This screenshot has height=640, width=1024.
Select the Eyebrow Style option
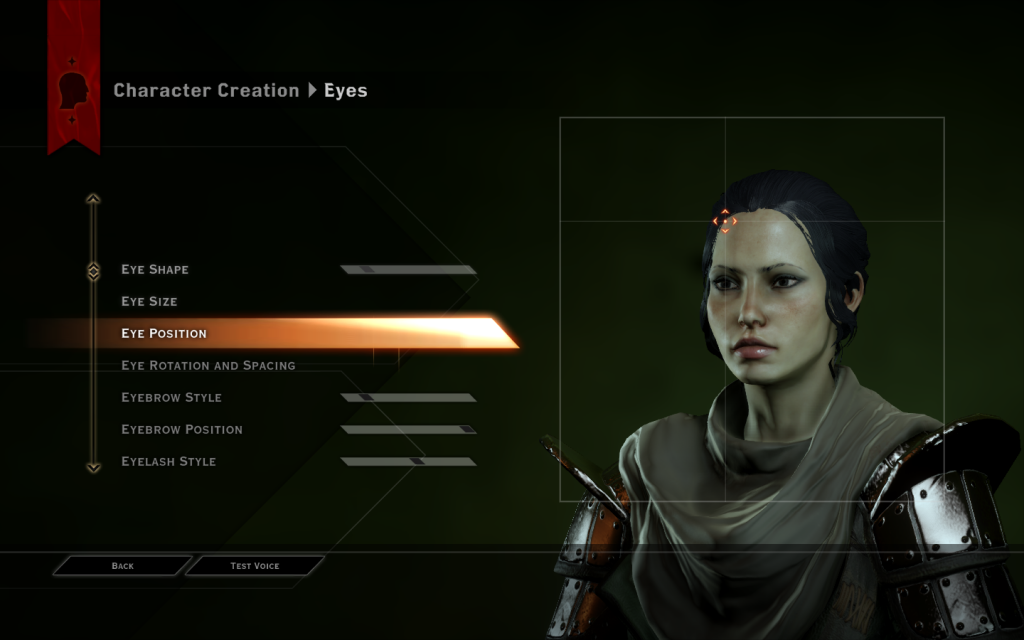pyautogui.click(x=171, y=397)
